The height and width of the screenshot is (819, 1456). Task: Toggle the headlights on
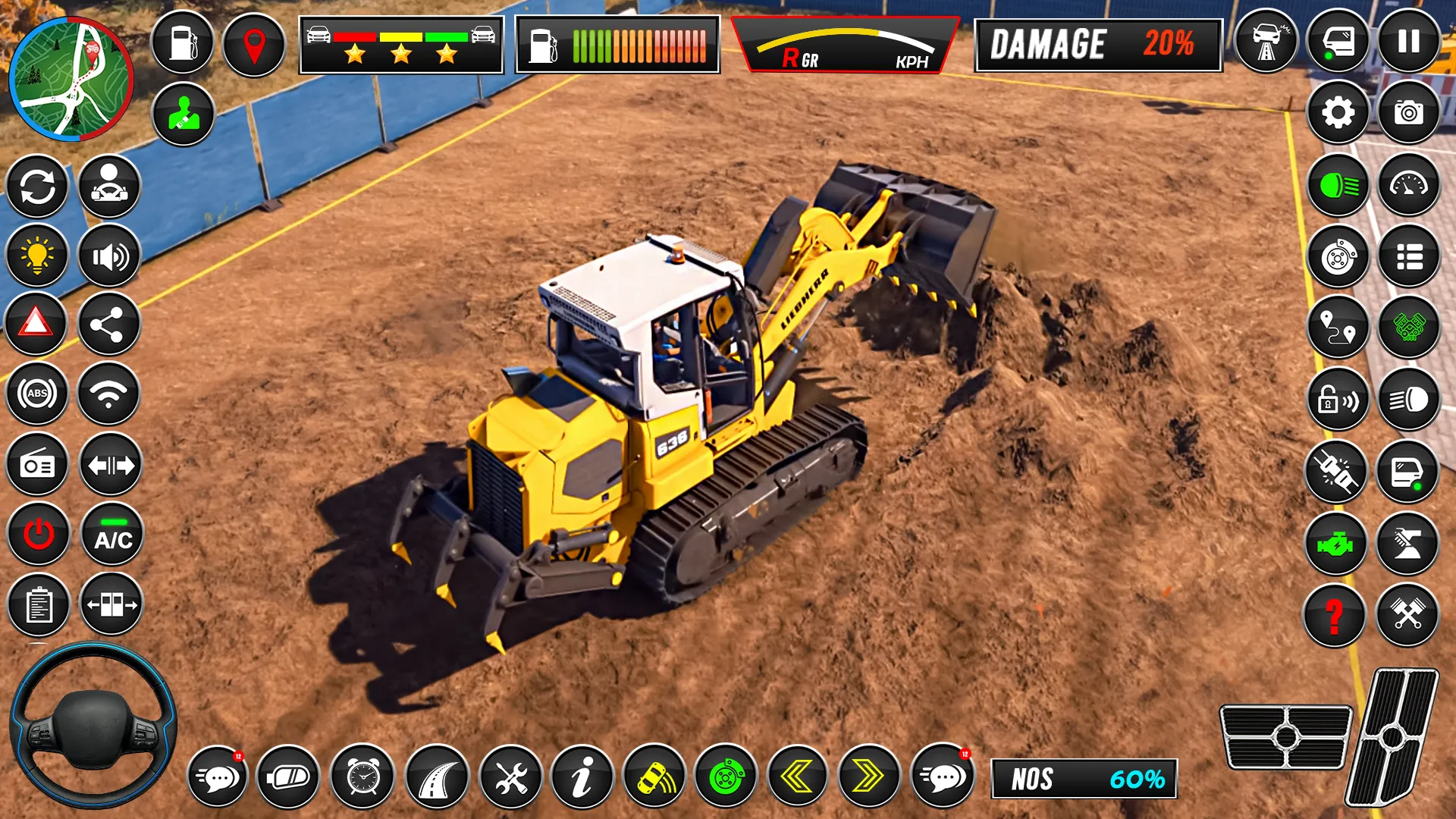(x=1337, y=184)
